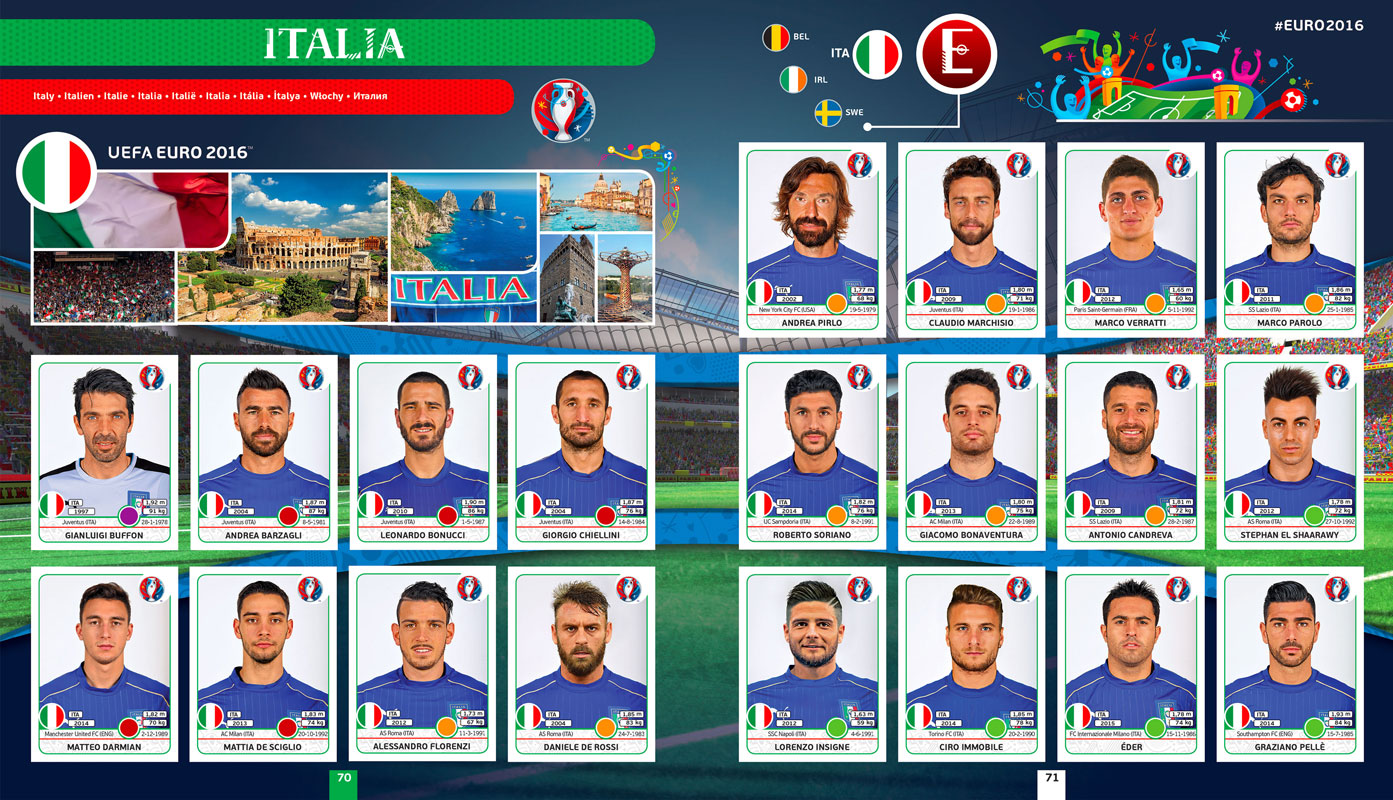Select the Graziano Pellè sticker
Screen dimensions: 1393x800
coord(1290,662)
